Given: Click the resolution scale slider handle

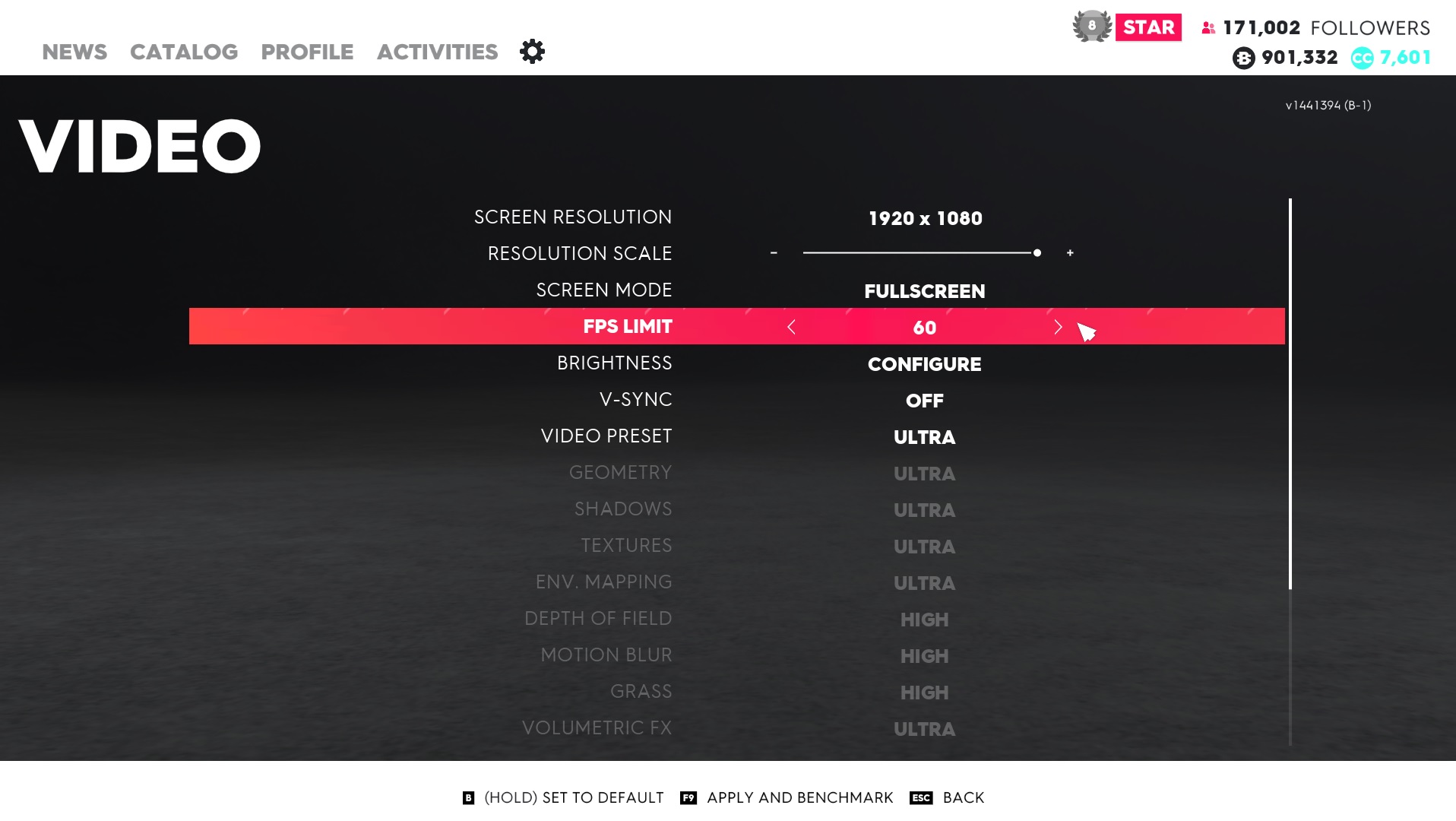Looking at the screenshot, I should click(1037, 252).
